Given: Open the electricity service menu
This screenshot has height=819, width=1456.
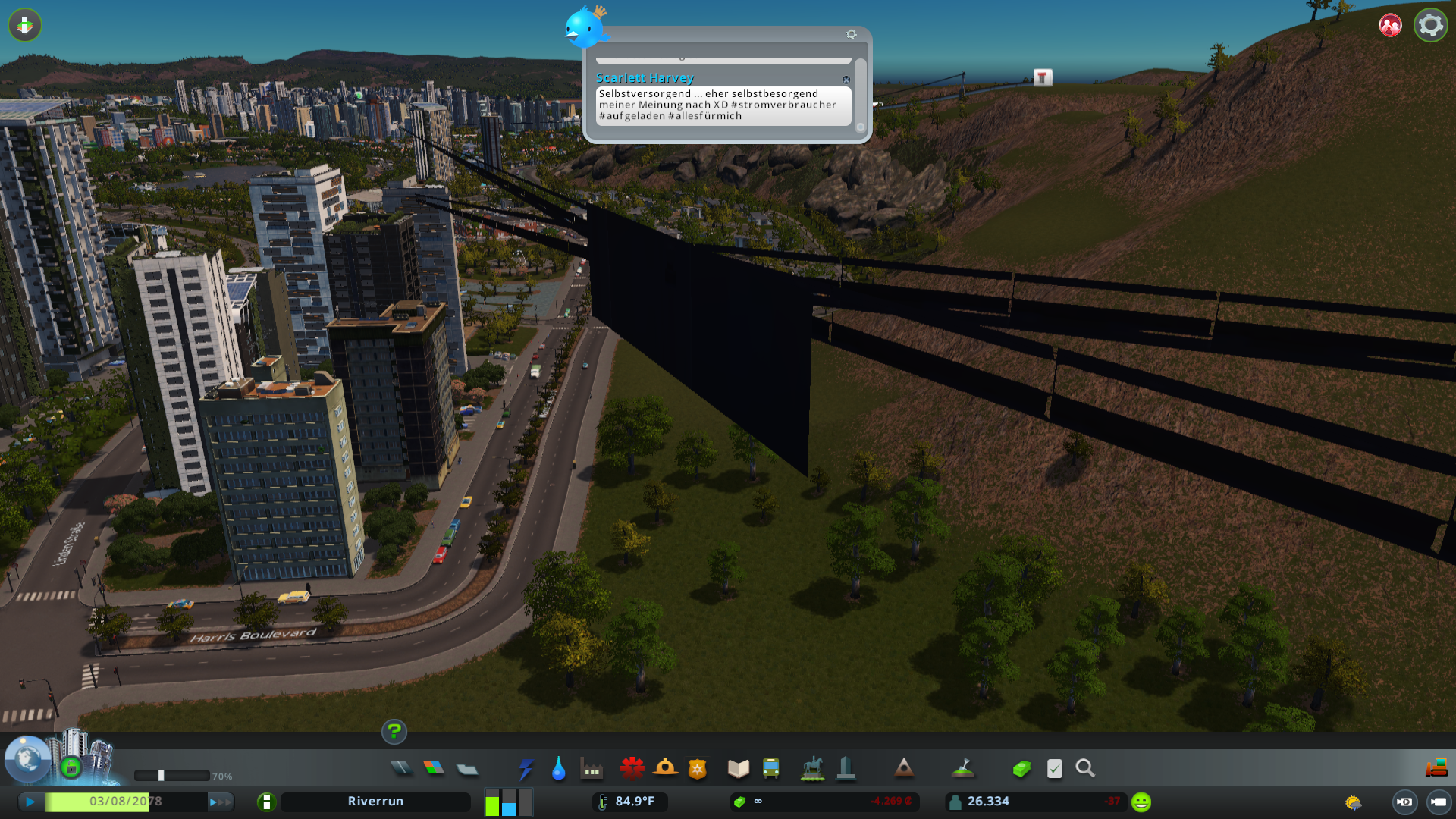Looking at the screenshot, I should point(526,768).
